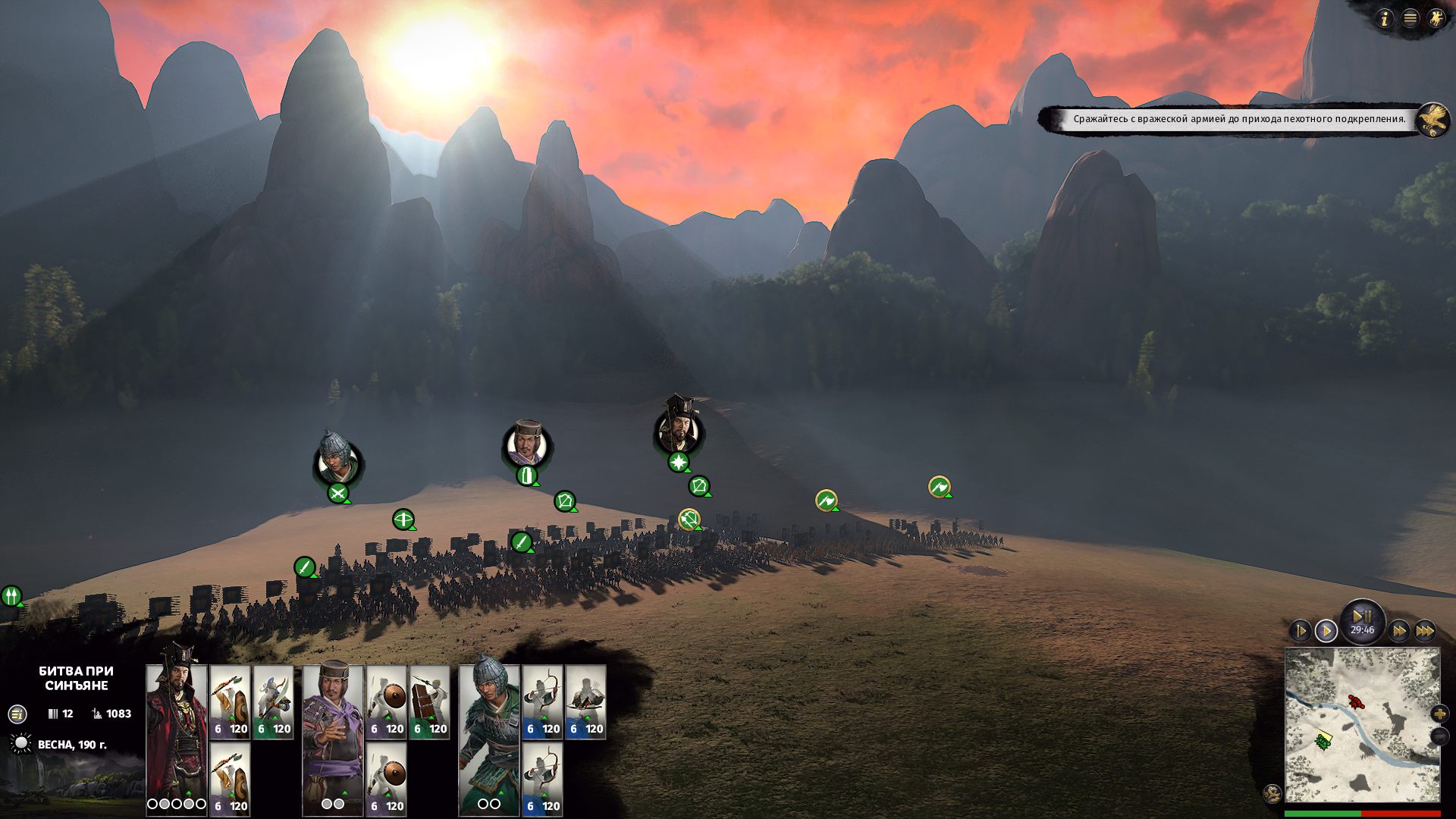Zoom in the minimap with plus button
1456x819 pixels.
(1439, 714)
